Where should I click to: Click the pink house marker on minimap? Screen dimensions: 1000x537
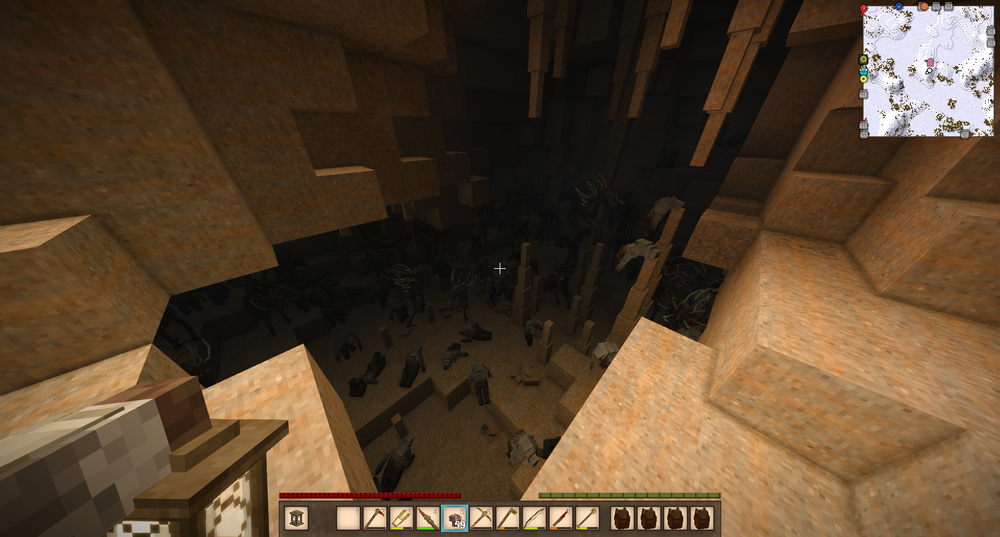click(x=930, y=63)
